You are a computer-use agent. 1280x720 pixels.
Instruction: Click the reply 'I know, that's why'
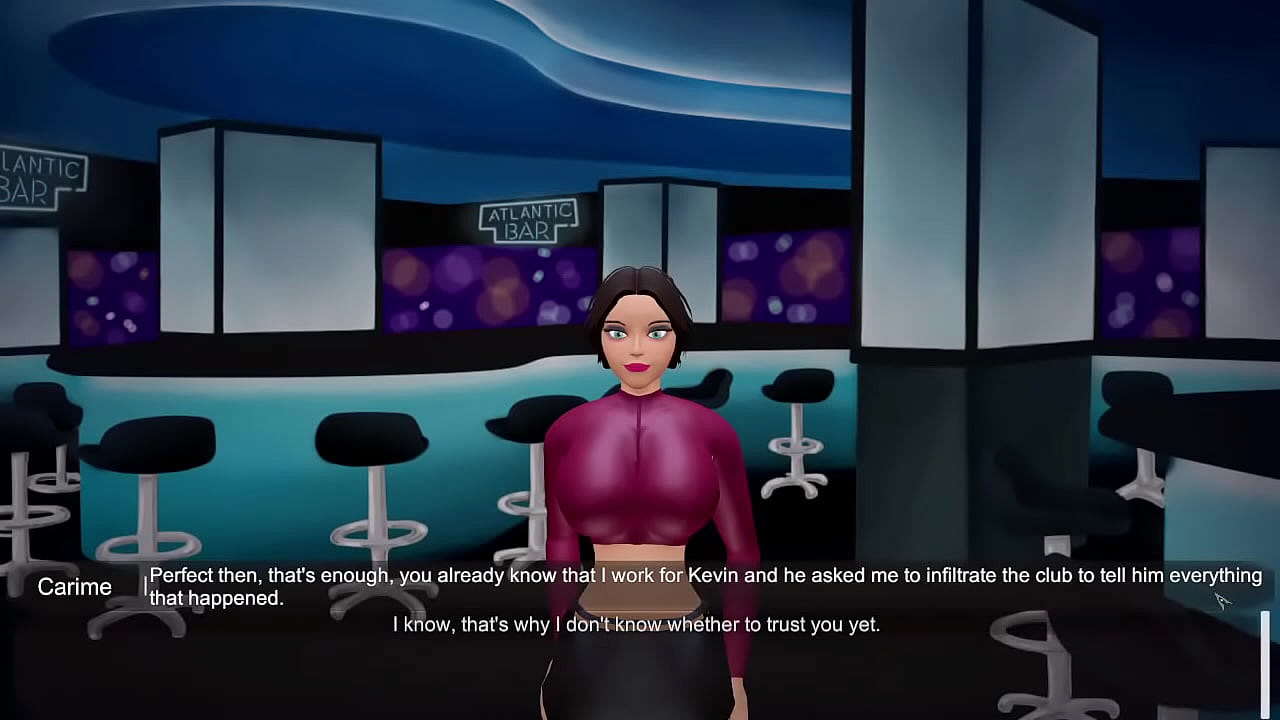coord(634,624)
